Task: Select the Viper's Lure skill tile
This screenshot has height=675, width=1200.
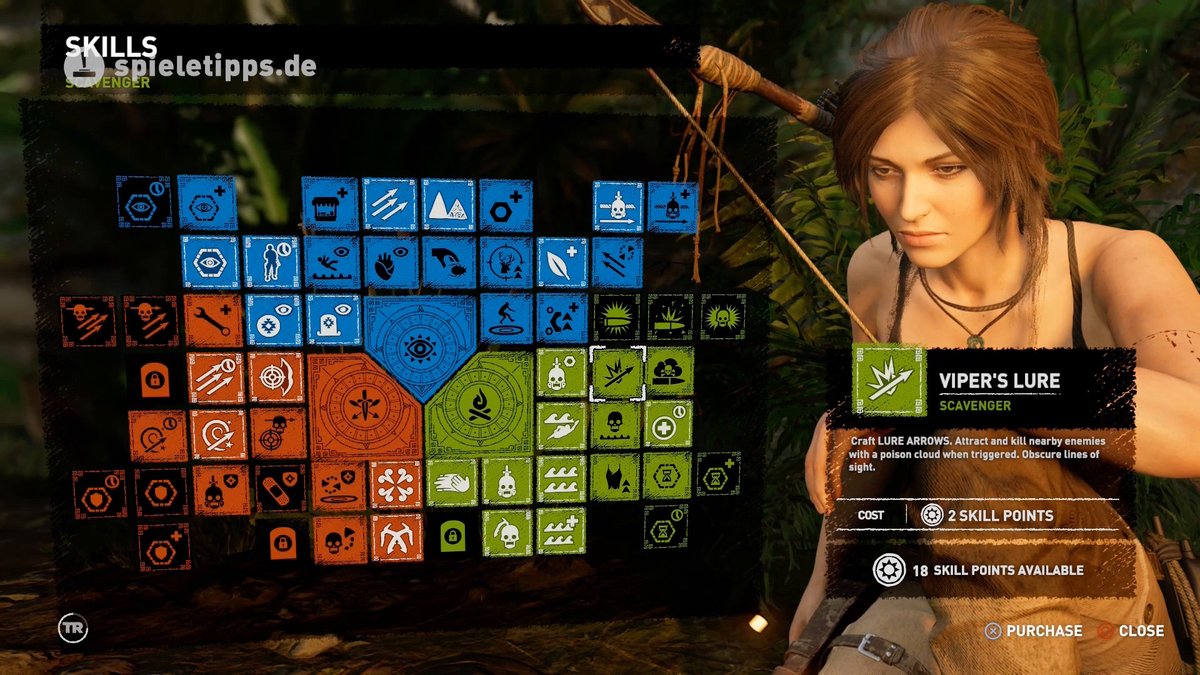Action: 617,373
